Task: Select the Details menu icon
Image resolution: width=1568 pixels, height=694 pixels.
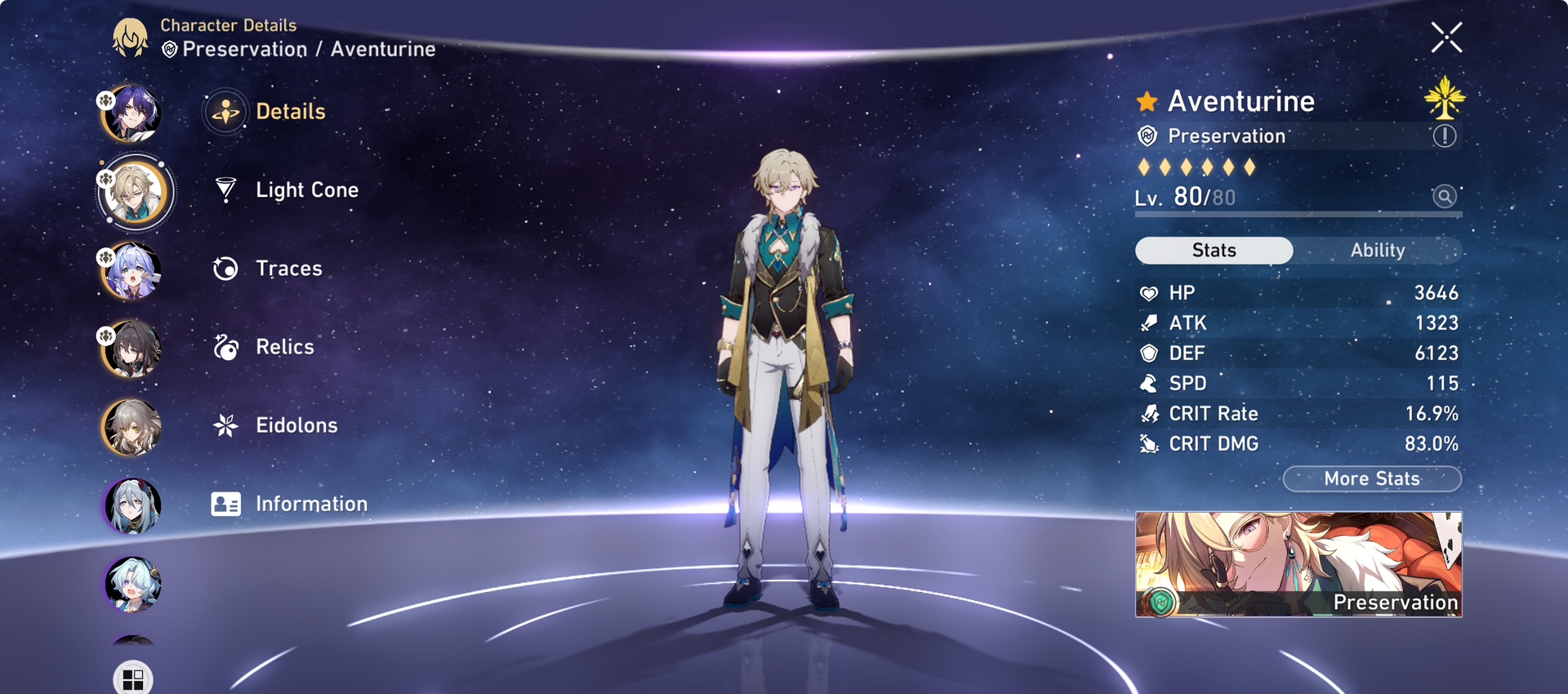Action: pyautogui.click(x=224, y=111)
